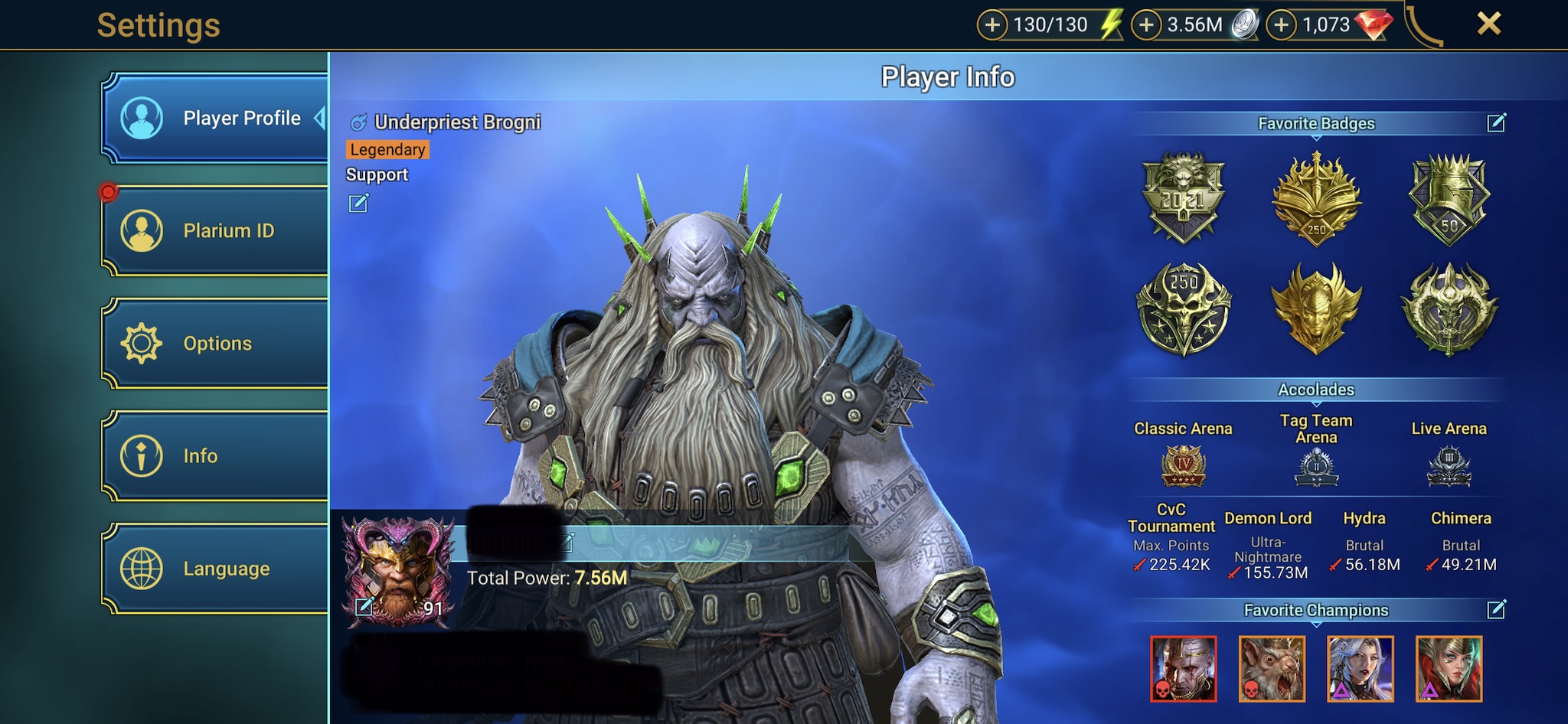Image resolution: width=1568 pixels, height=724 pixels.
Task: Choose the silver-haired favorite champion portrait
Action: pyautogui.click(x=1360, y=669)
